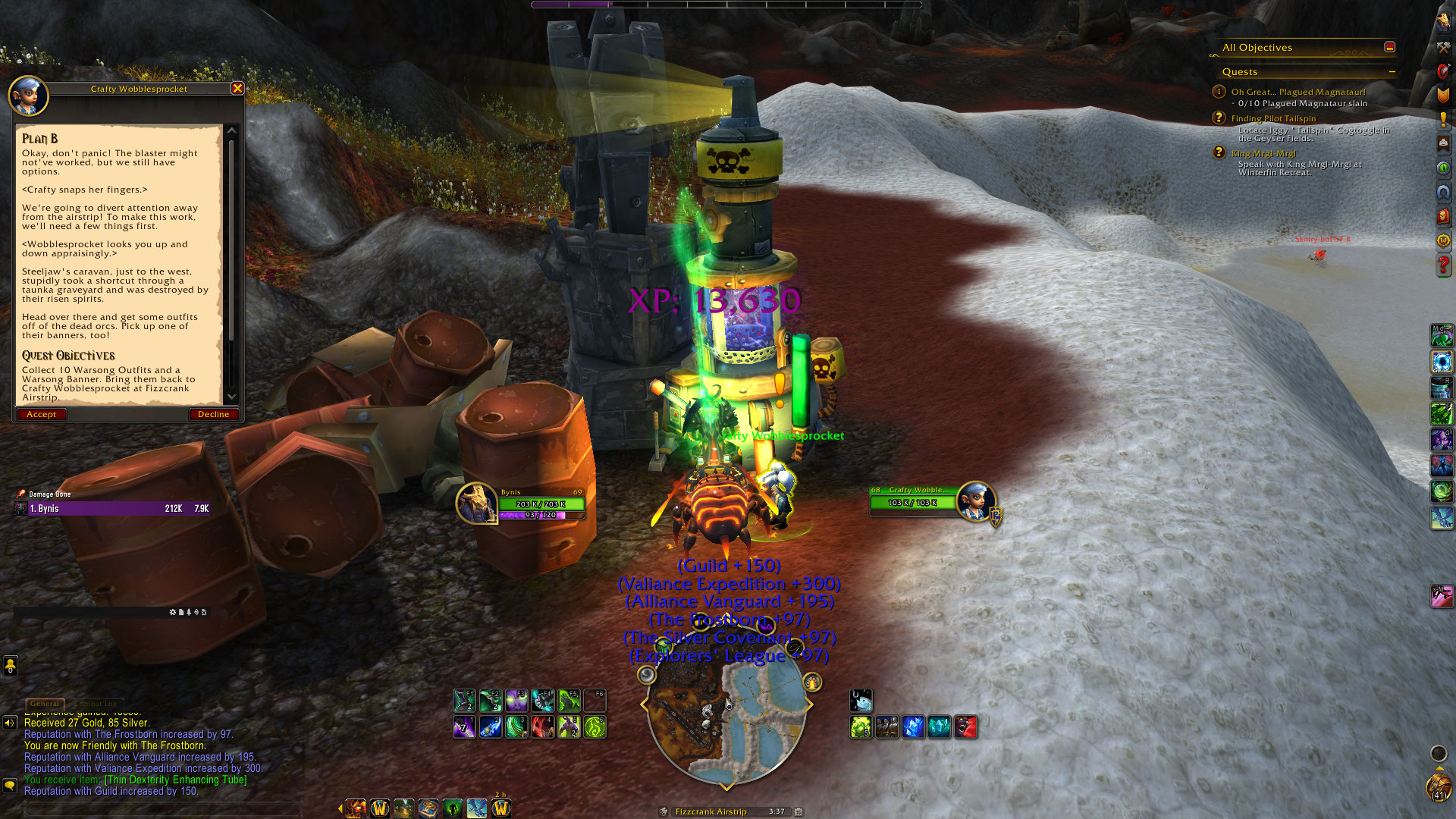
Task: Select Oh Great... Plagued Magnataur! quest
Action: click(1298, 92)
